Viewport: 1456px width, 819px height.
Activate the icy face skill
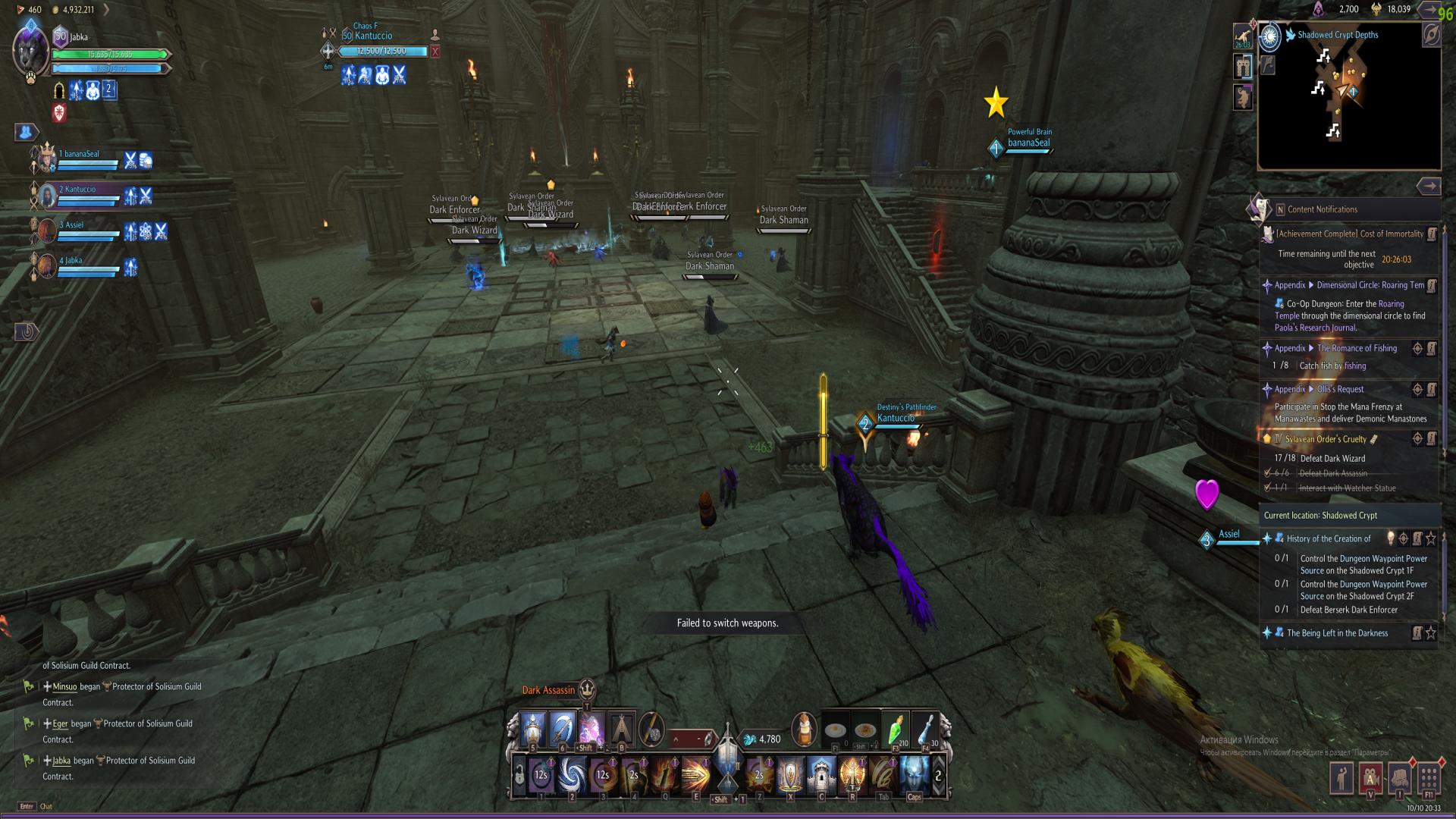click(x=914, y=775)
